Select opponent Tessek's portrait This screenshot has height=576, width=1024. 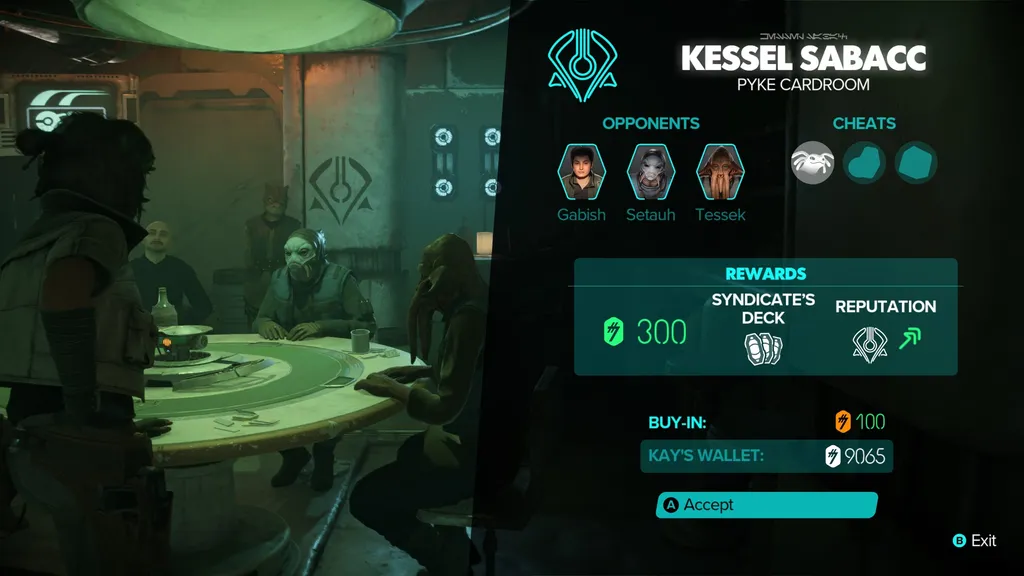[720, 172]
